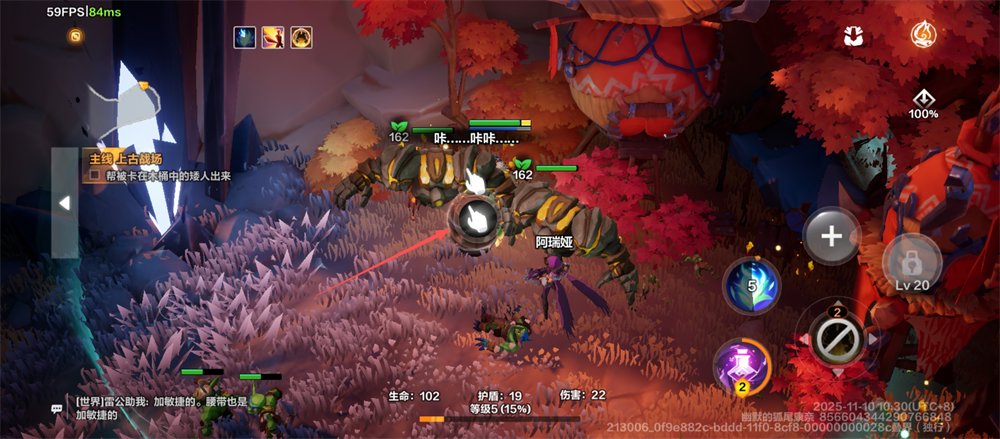Tap the locked Lv 20 skill slot
1000x439 pixels.
click(912, 263)
